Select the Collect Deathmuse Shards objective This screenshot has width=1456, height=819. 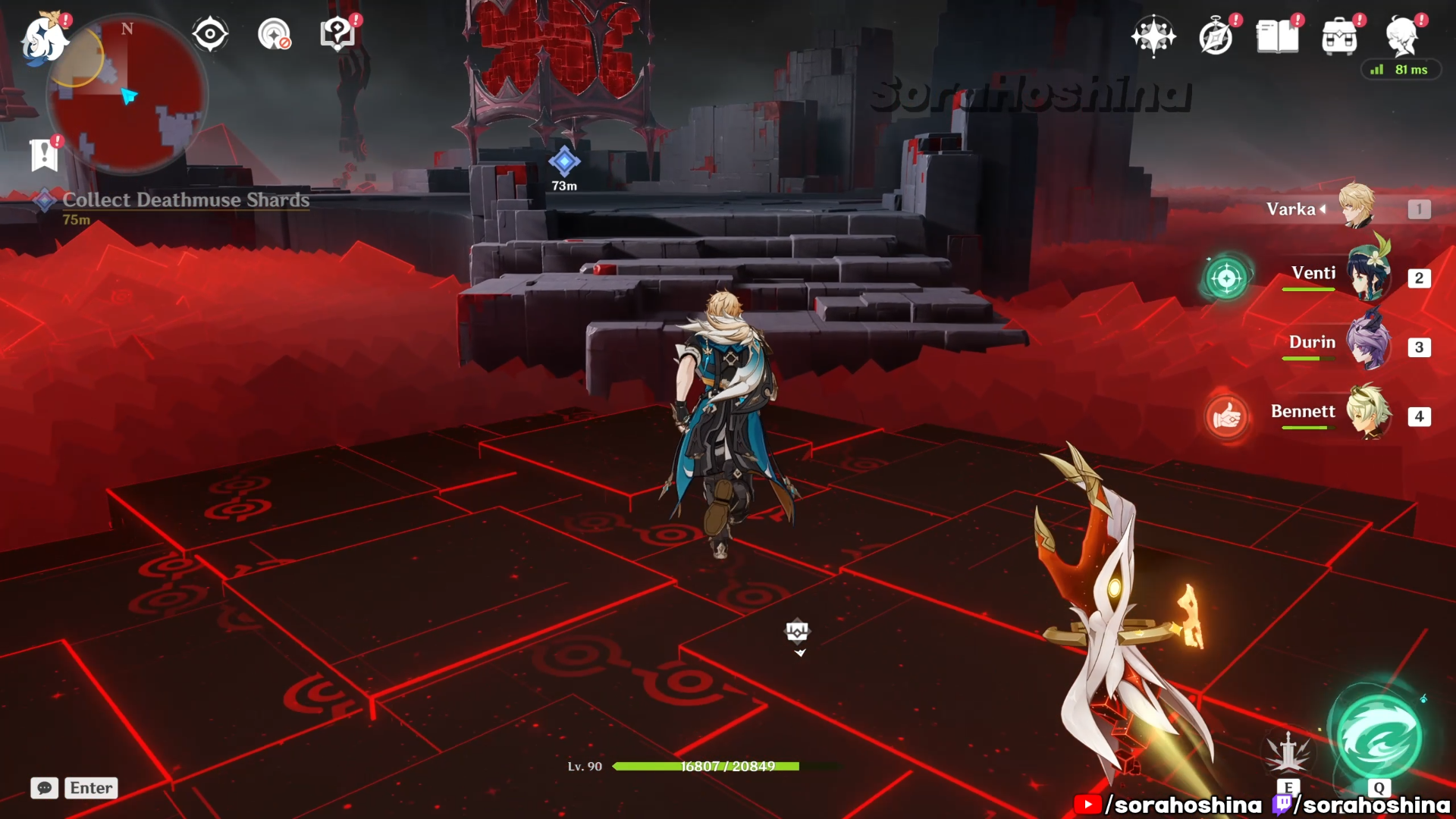186,200
